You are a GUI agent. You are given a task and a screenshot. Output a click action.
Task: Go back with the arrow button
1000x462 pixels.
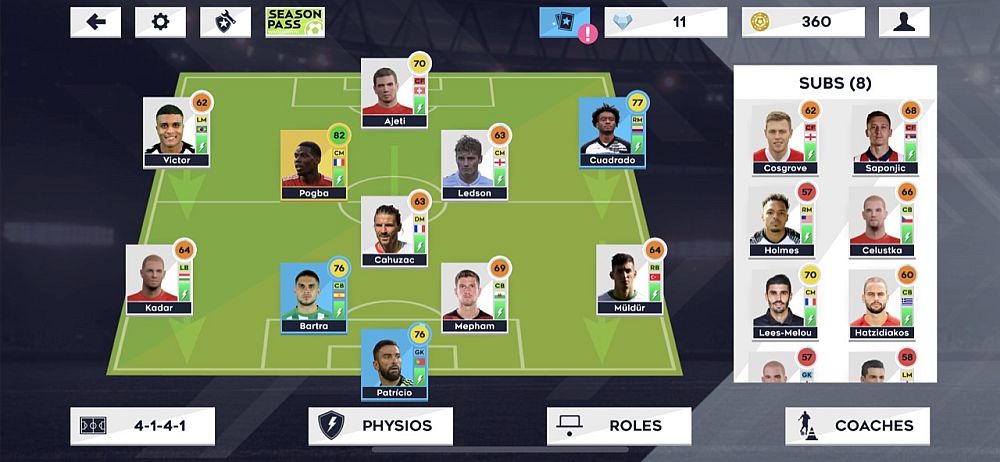(96, 22)
